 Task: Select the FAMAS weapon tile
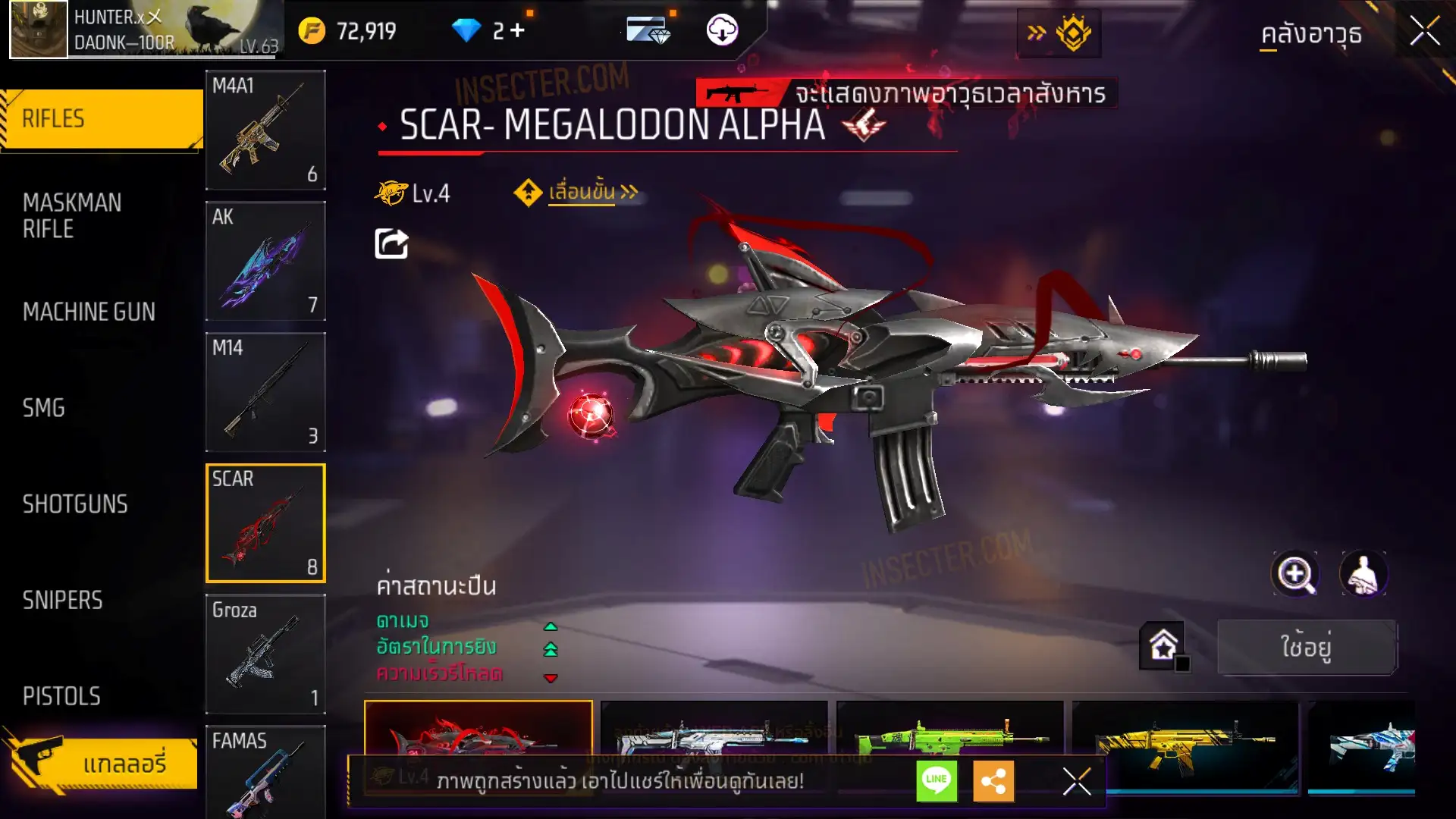(x=265, y=770)
